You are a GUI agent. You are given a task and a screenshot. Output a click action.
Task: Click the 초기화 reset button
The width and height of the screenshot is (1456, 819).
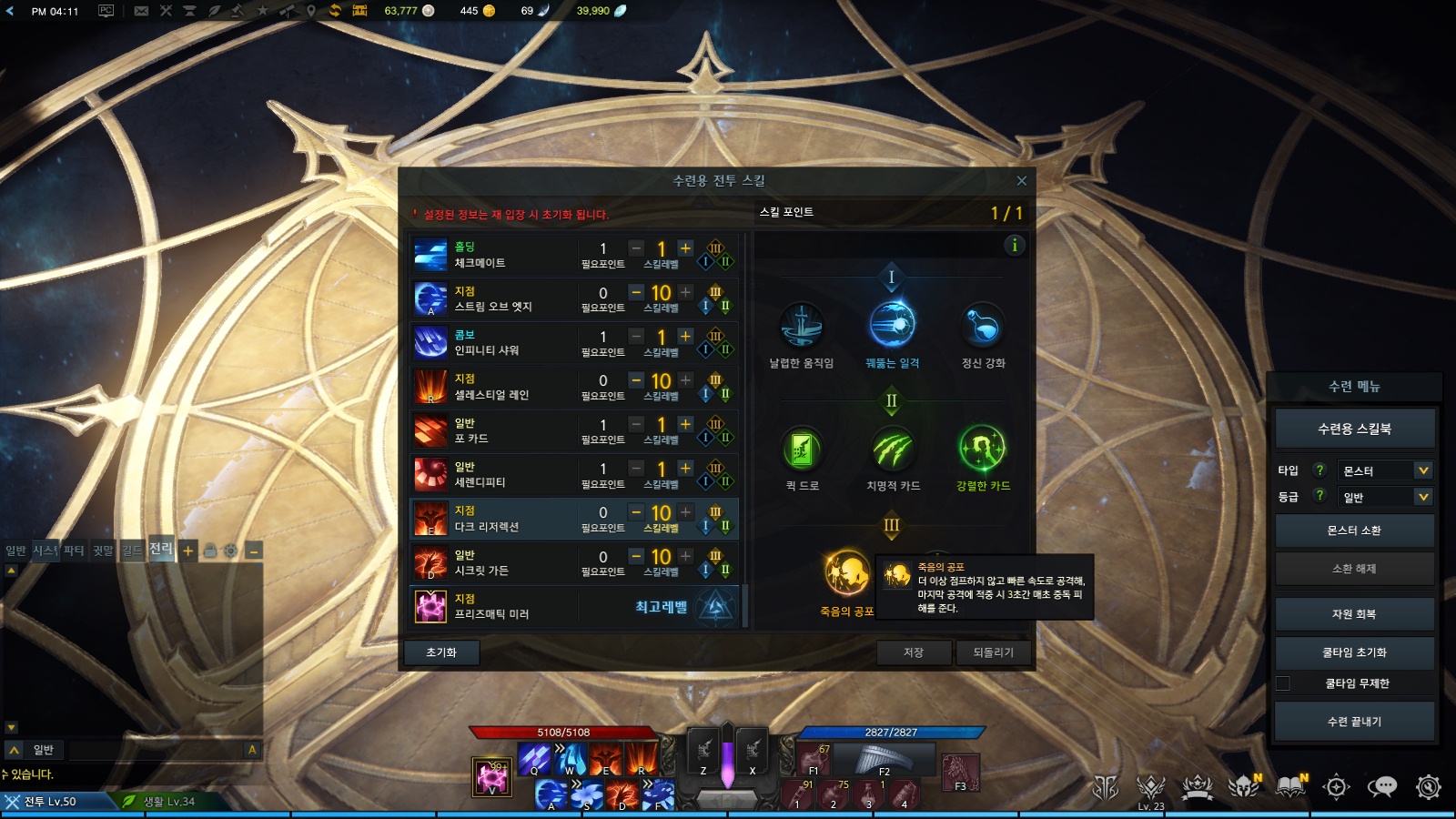point(440,652)
